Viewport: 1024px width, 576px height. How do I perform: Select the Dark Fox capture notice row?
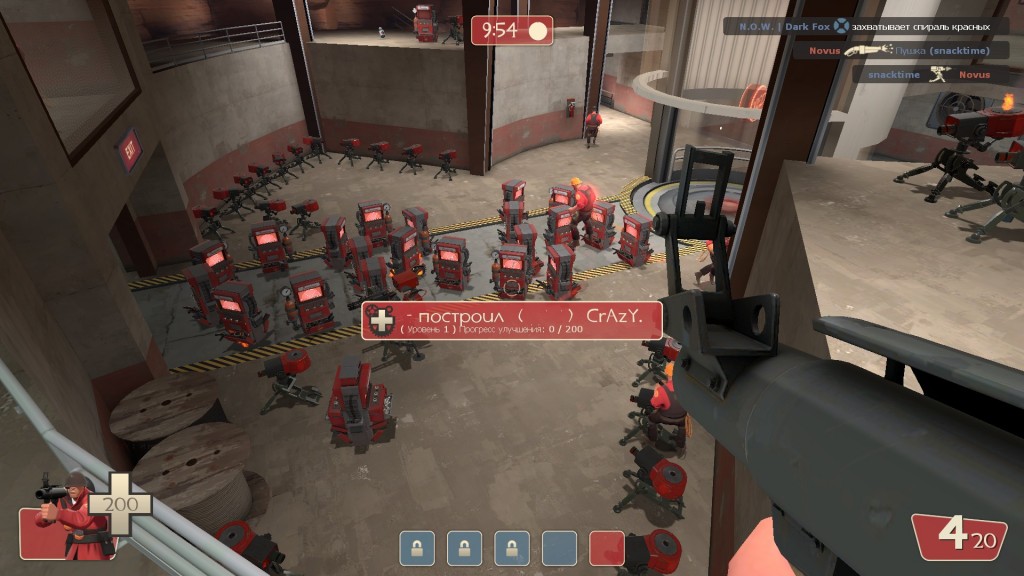click(x=865, y=26)
